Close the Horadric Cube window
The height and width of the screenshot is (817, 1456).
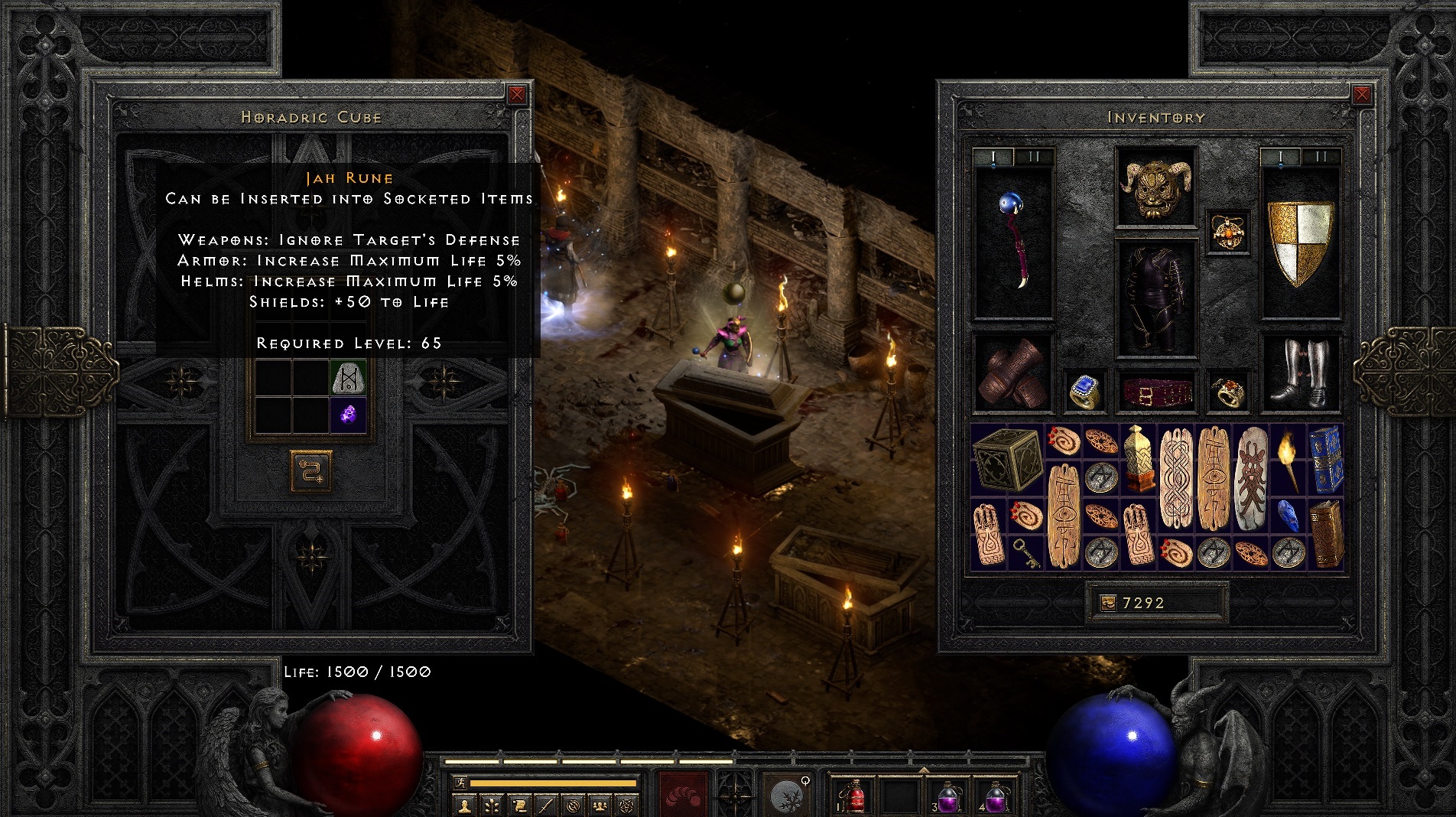[x=517, y=94]
